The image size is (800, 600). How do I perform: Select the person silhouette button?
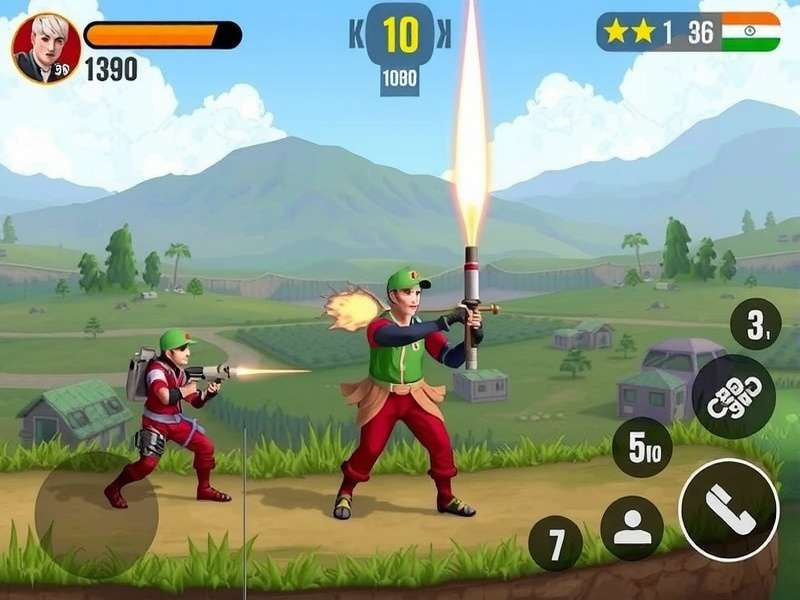(x=632, y=527)
